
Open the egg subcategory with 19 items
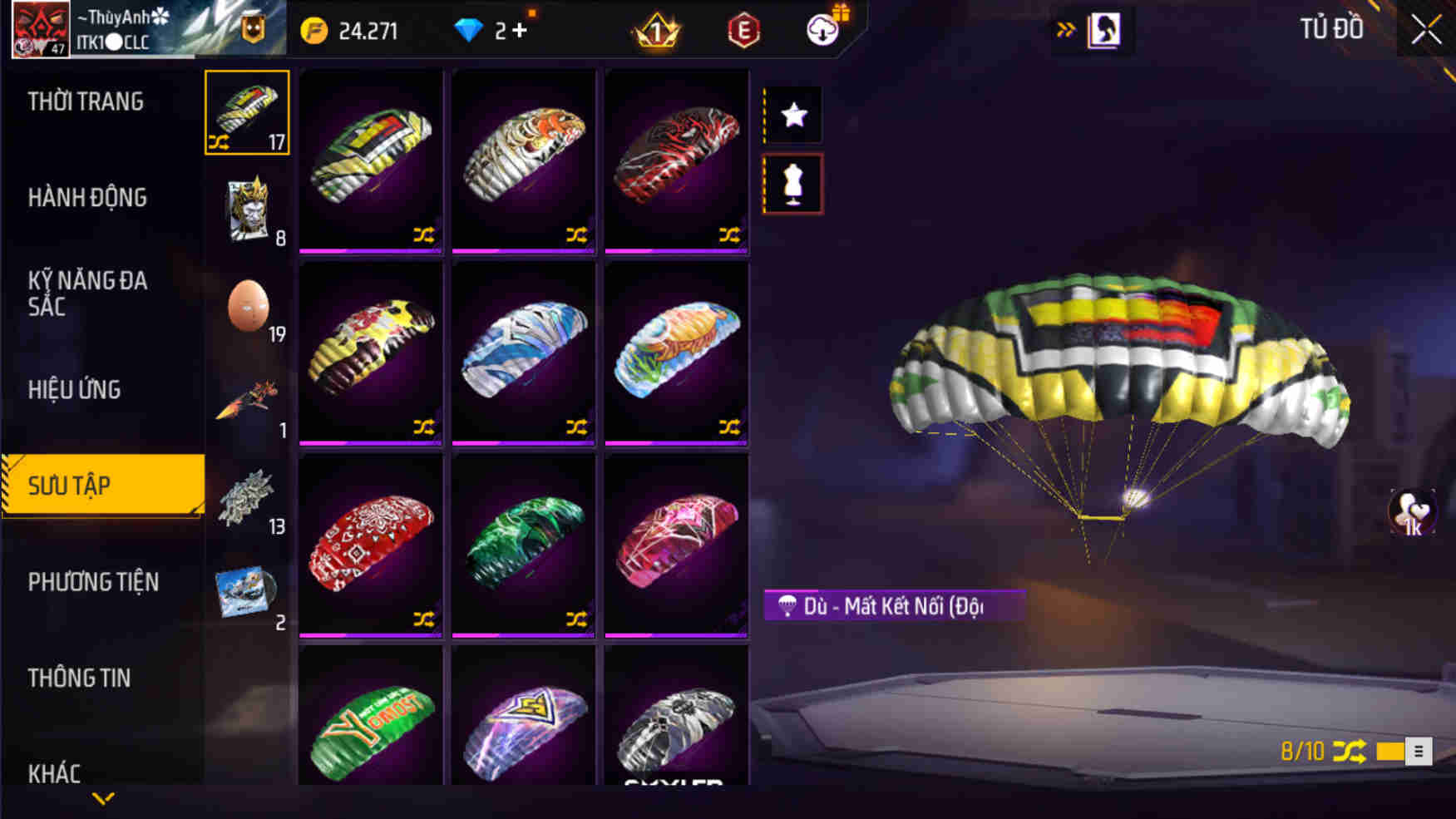[x=249, y=308]
